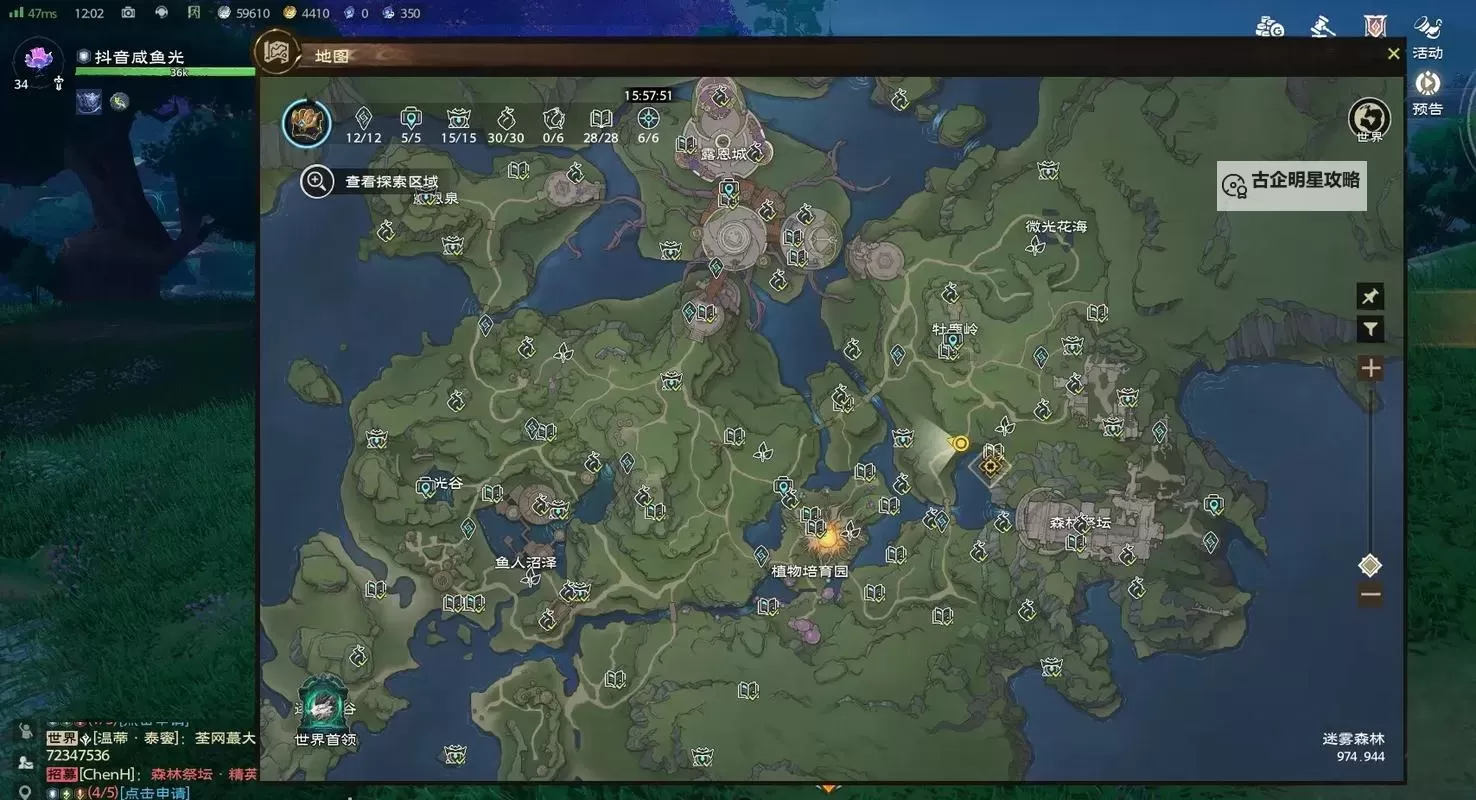Toggle the map marker filter funnel icon
Screen dimensions: 1476x800
tap(1370, 328)
